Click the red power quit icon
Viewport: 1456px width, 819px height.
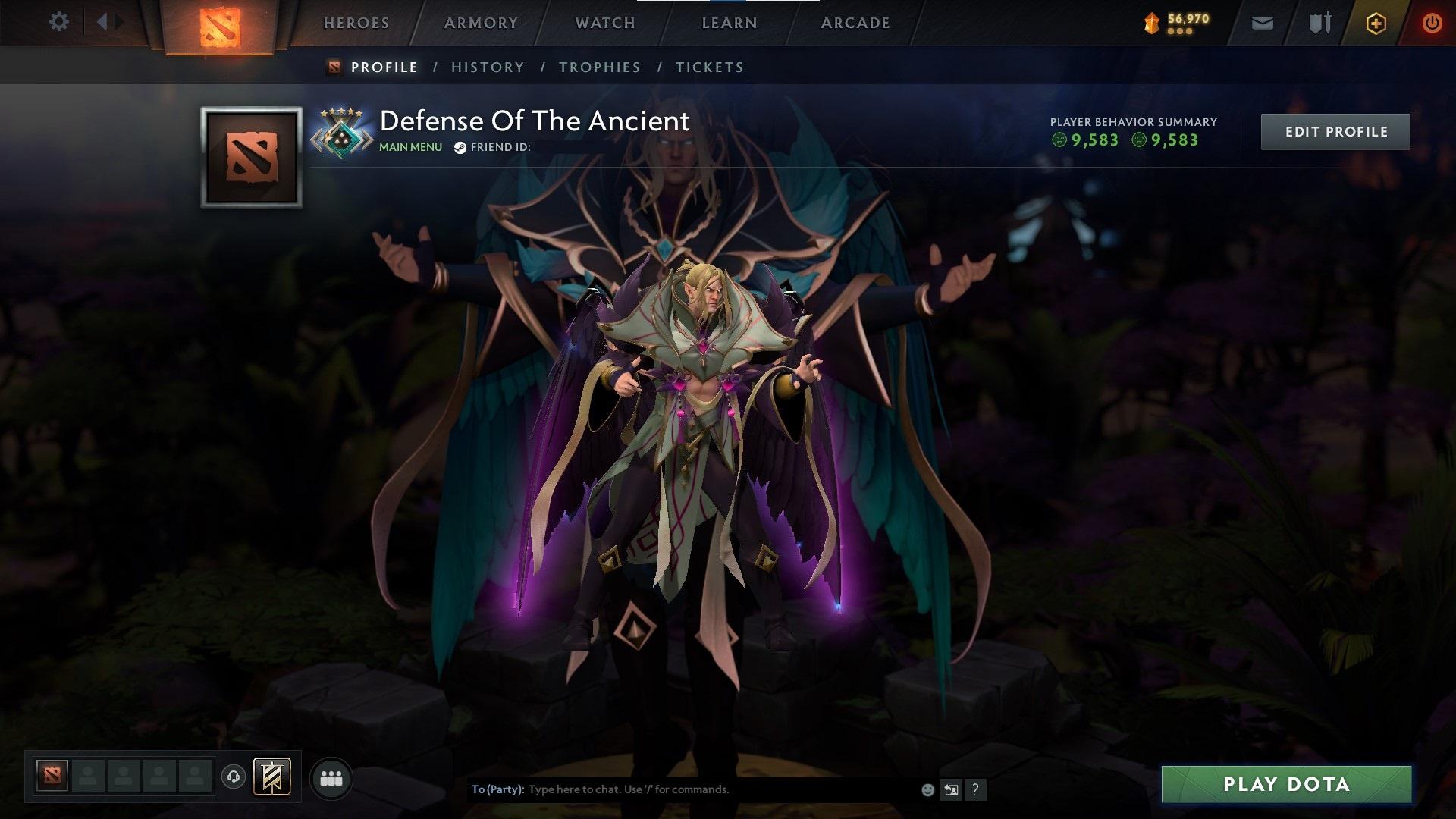pos(1432,23)
